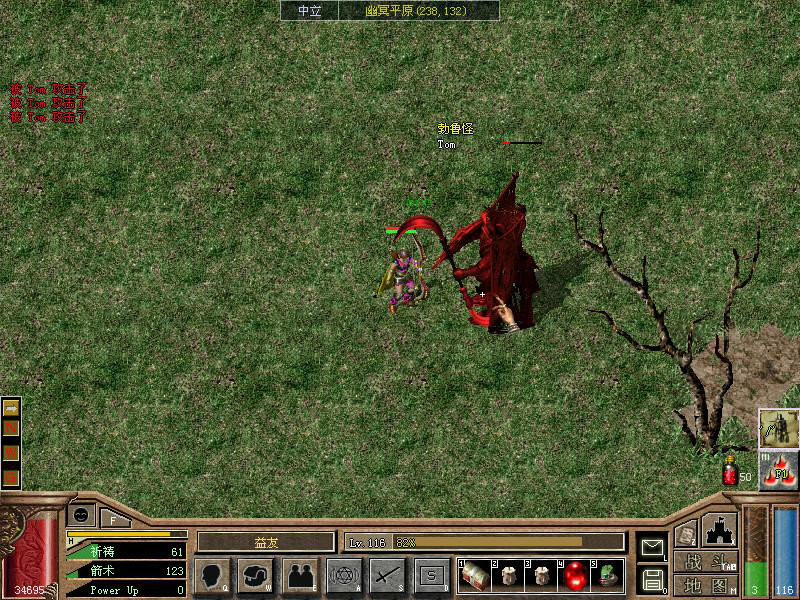The width and height of the screenshot is (800, 600).
Task: Open the castle silhouette button
Action: [x=720, y=530]
